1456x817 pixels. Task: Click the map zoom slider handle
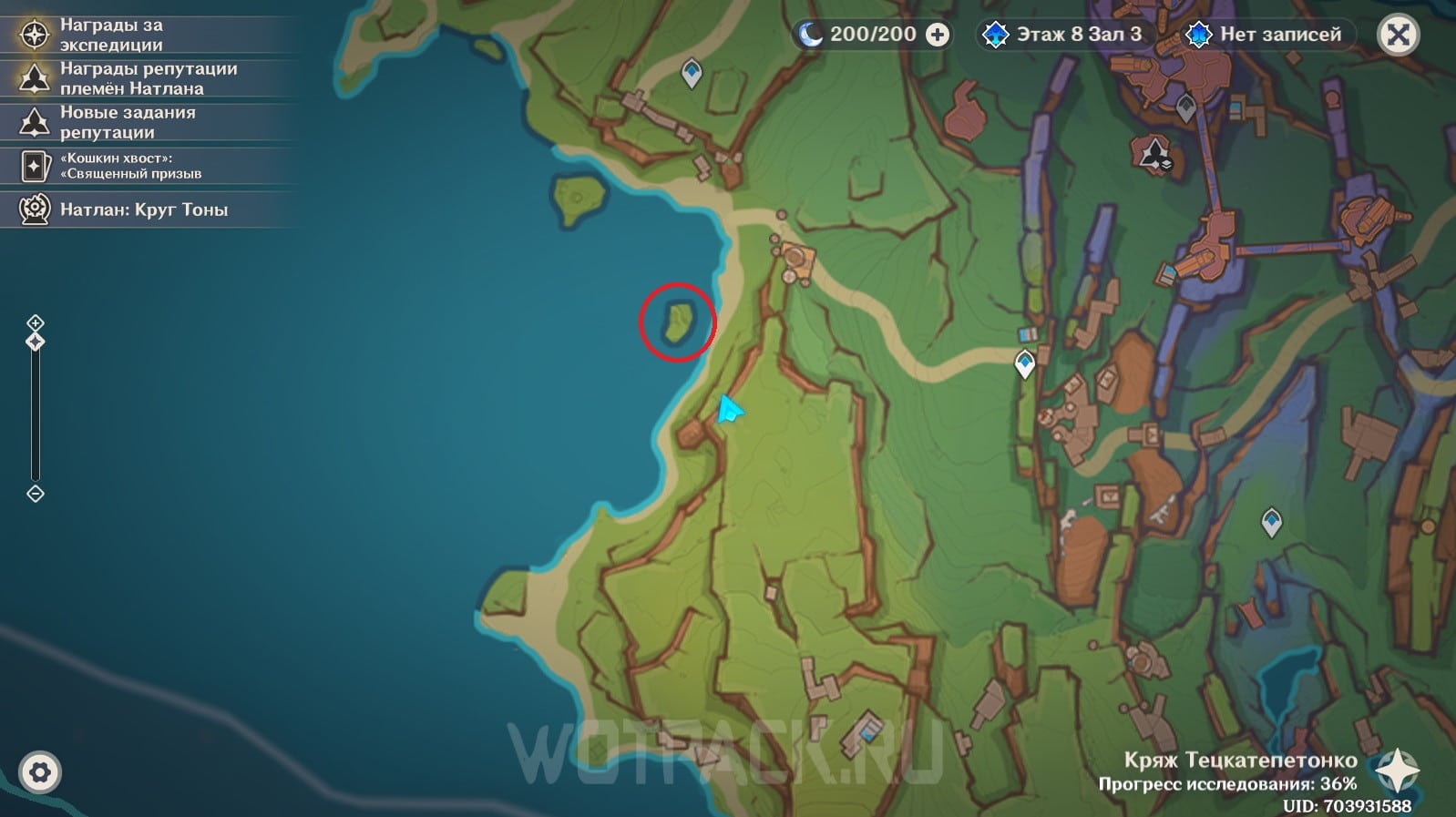click(36, 342)
